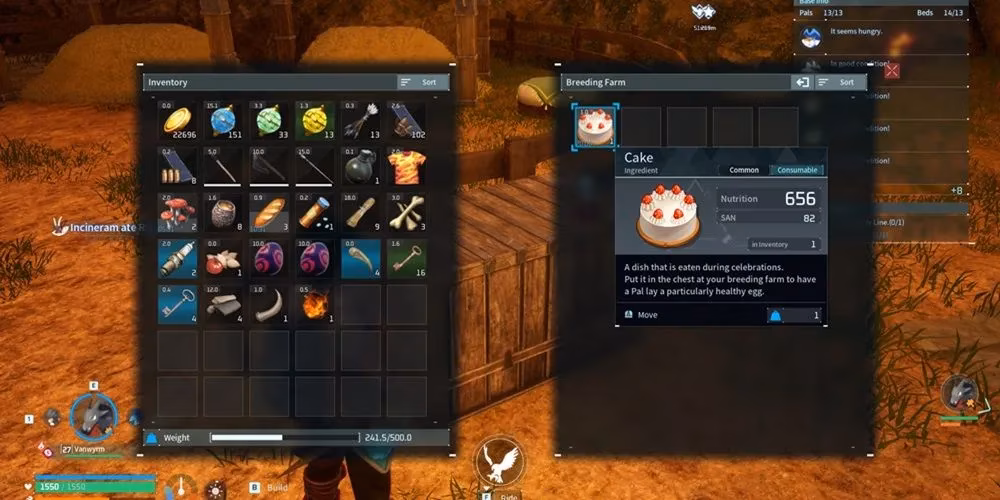Screen dimensions: 1000x500
Task: Sort the Breeding Farm chest
Action: click(x=838, y=82)
